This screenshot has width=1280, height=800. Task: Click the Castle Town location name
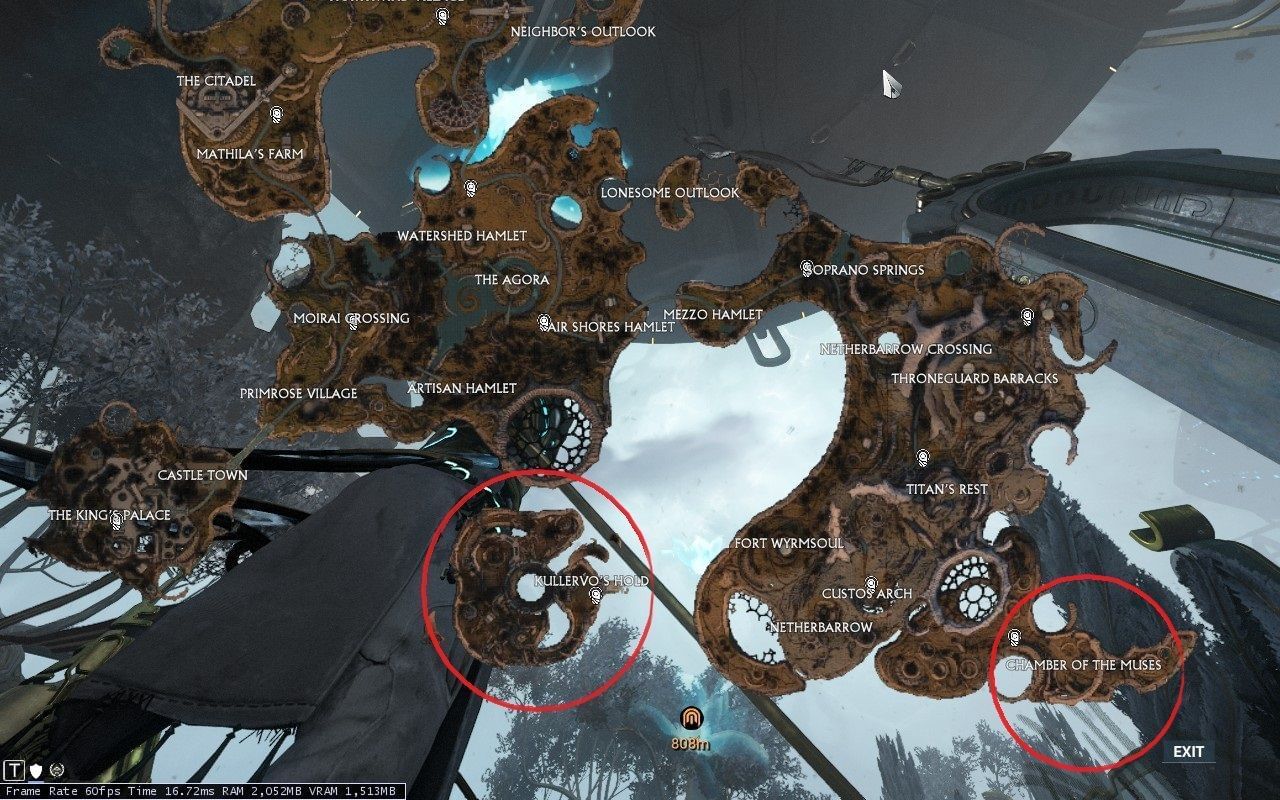202,475
